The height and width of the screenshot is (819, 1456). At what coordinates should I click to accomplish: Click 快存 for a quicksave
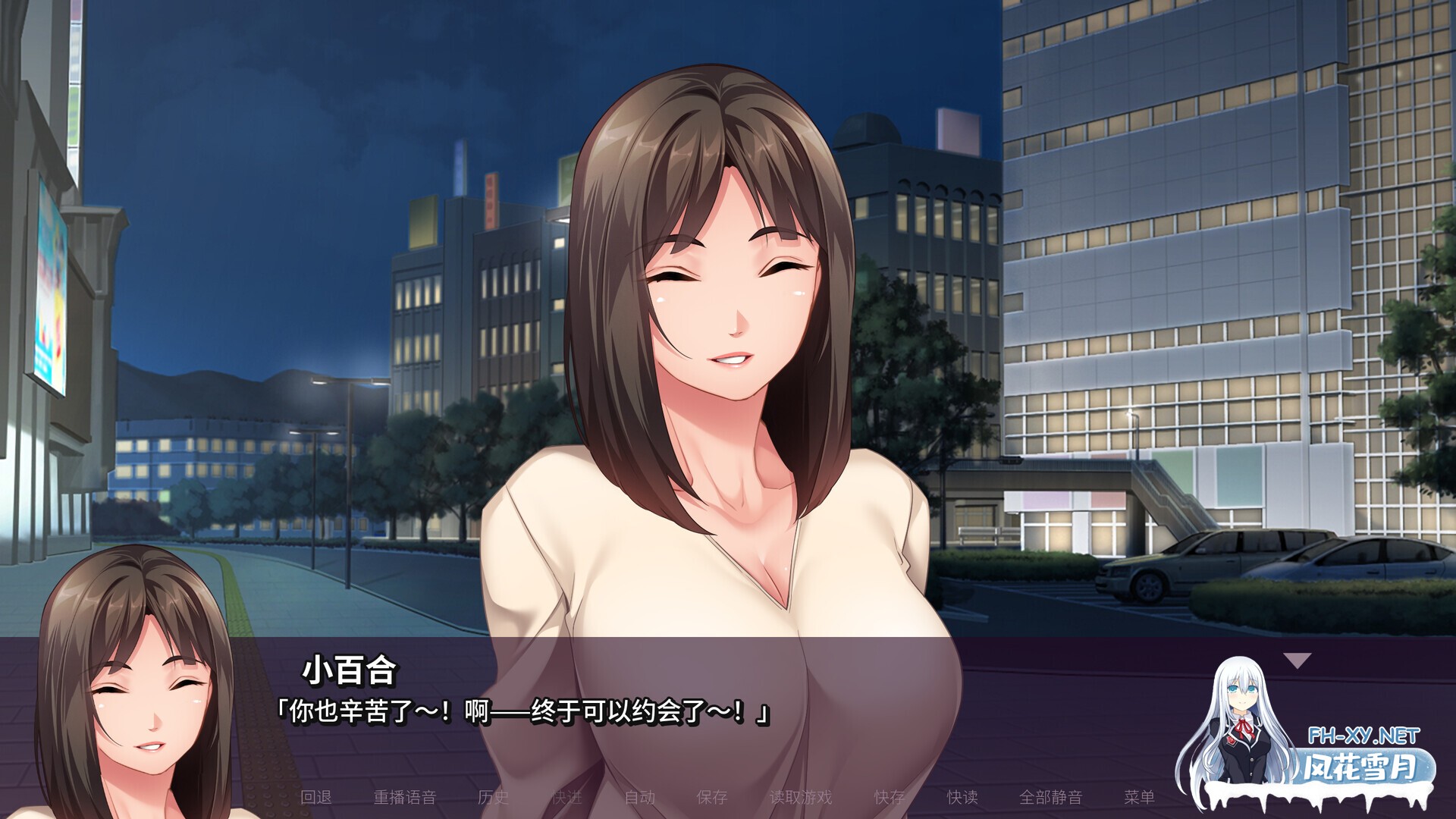coord(890,799)
